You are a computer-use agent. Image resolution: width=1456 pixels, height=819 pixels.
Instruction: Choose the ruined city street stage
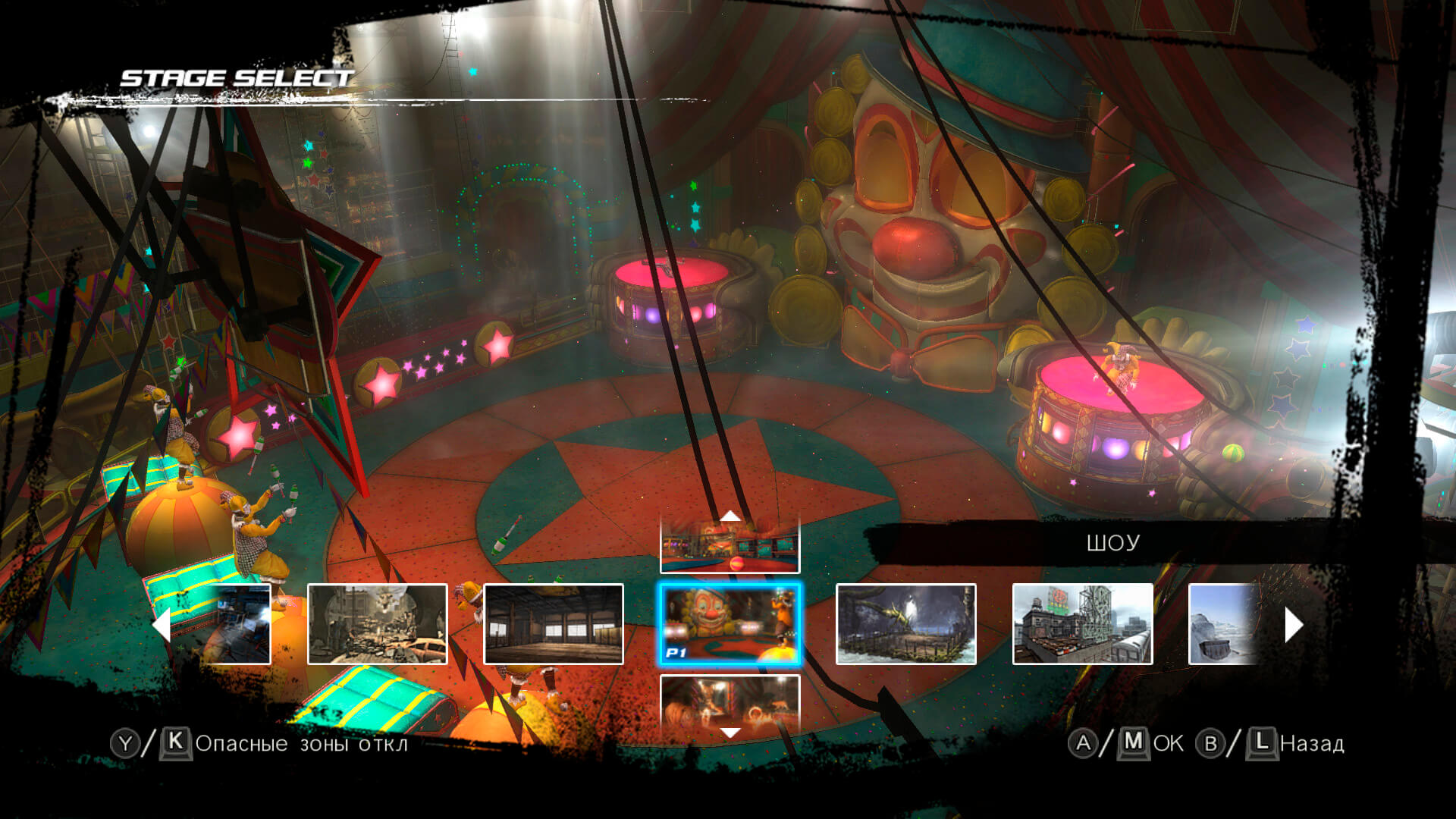point(377,624)
